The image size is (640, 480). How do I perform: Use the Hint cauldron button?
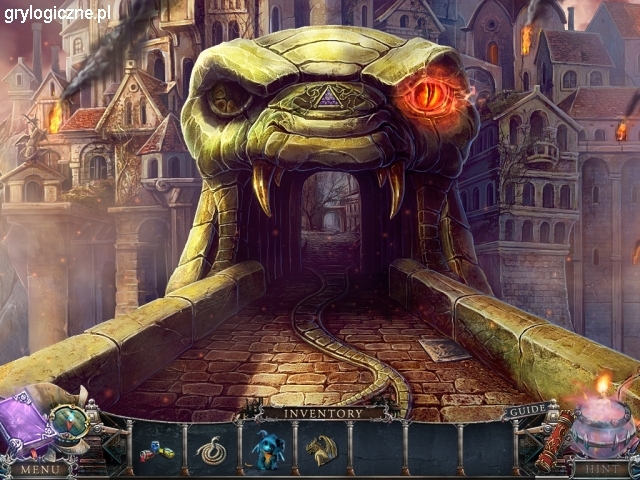pos(602,467)
